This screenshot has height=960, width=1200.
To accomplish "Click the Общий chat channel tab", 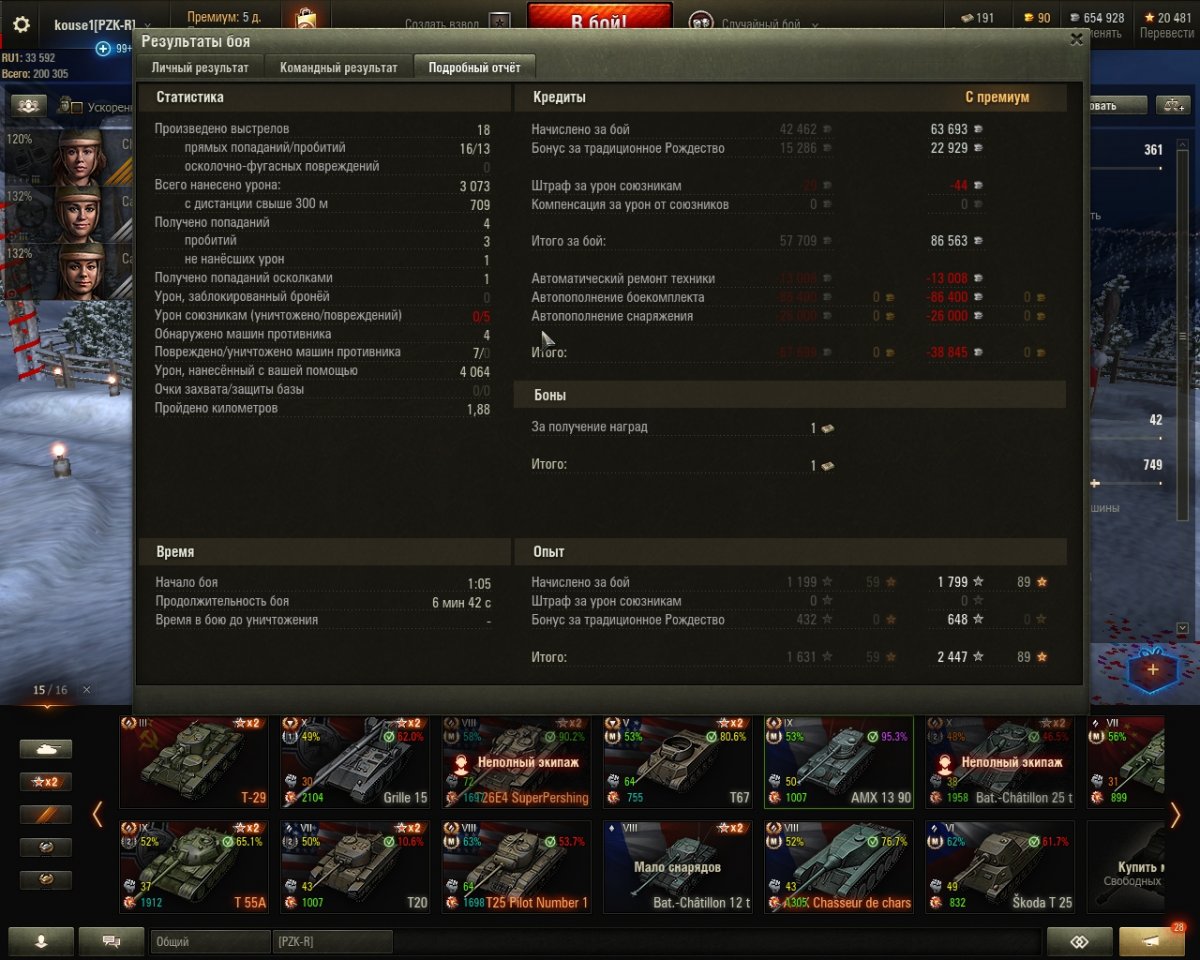I will click(210, 941).
